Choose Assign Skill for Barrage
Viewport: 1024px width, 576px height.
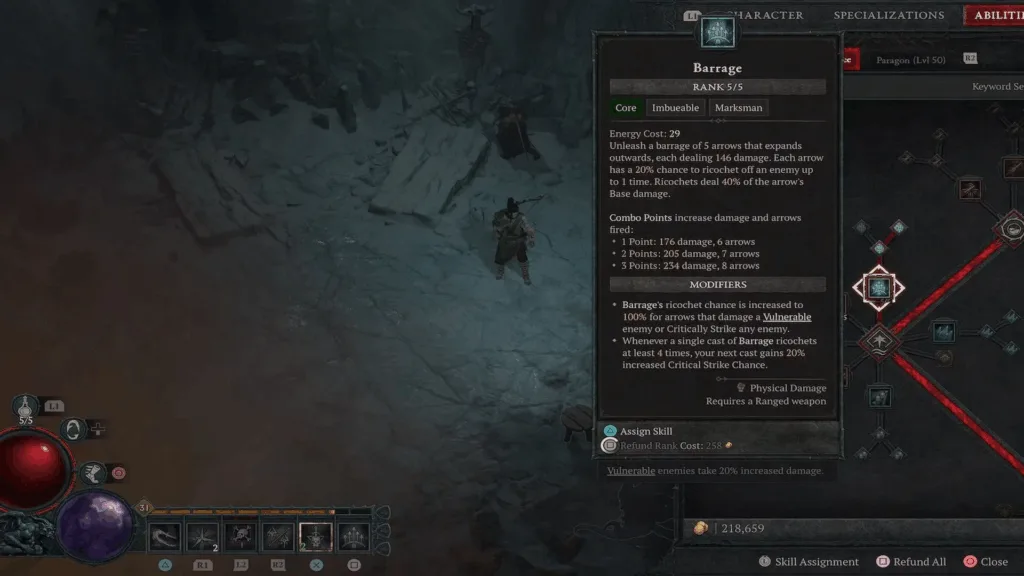tap(645, 431)
